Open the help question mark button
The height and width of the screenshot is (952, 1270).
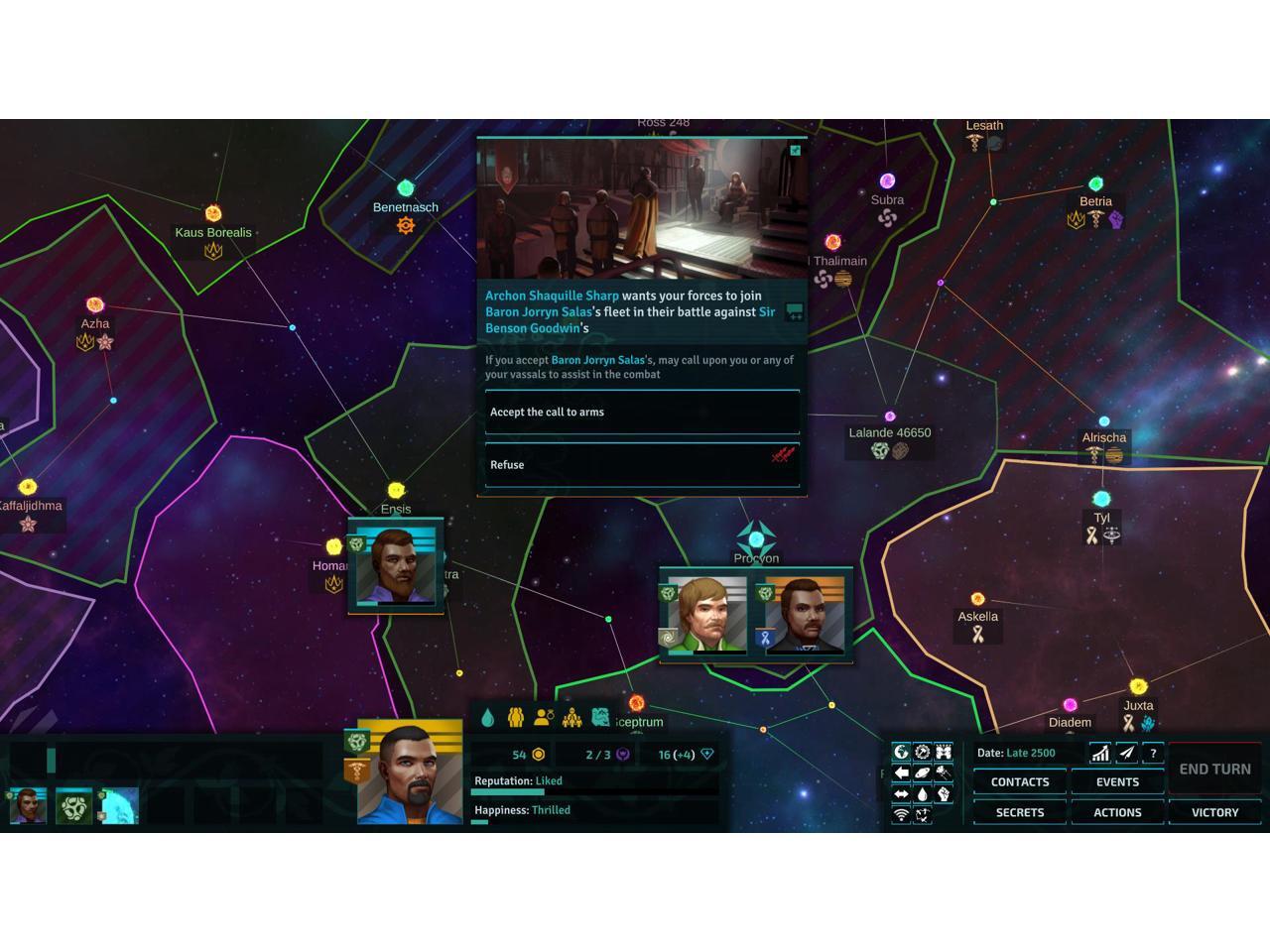[1153, 754]
